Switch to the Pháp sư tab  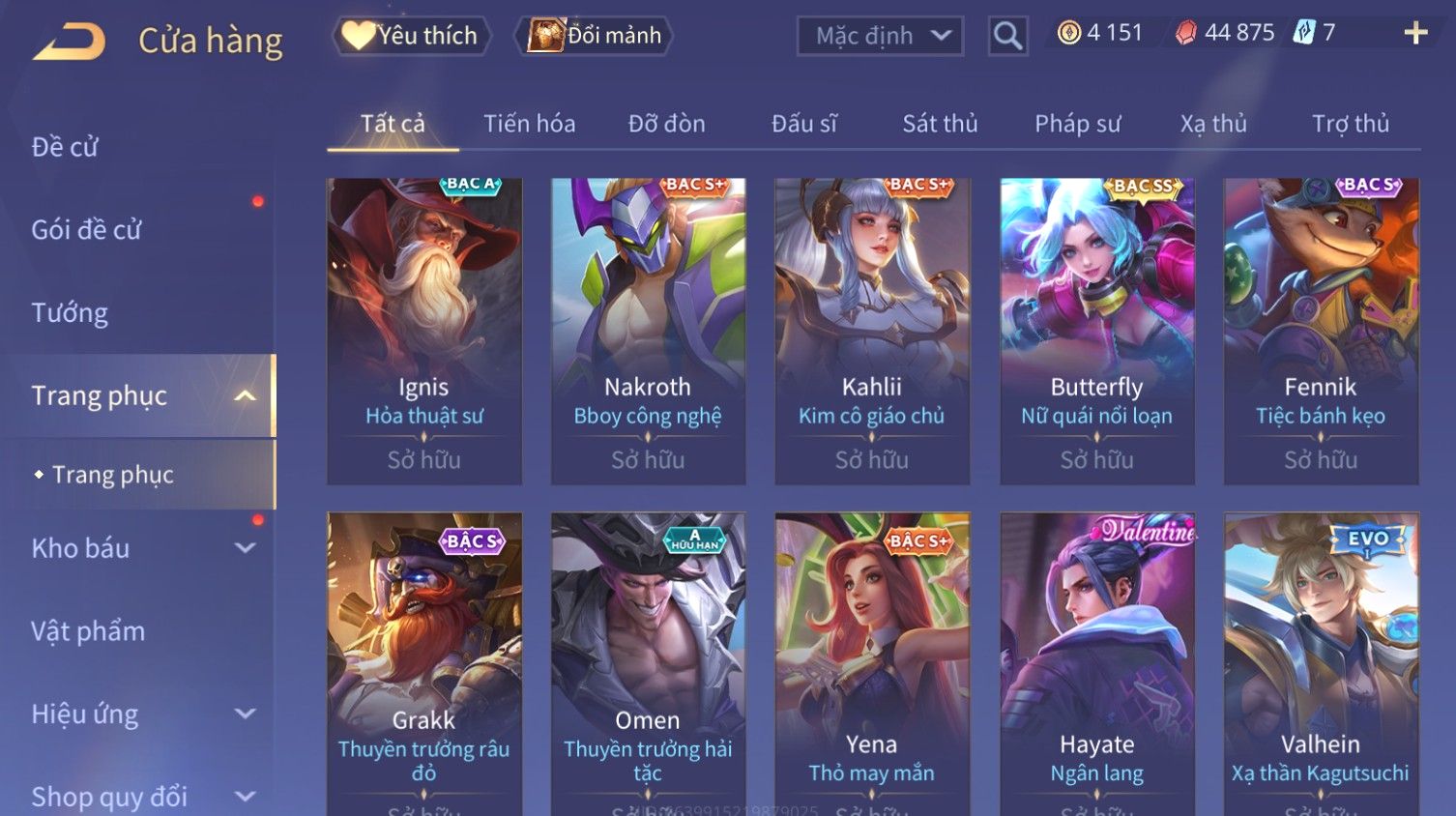pyautogui.click(x=1077, y=124)
